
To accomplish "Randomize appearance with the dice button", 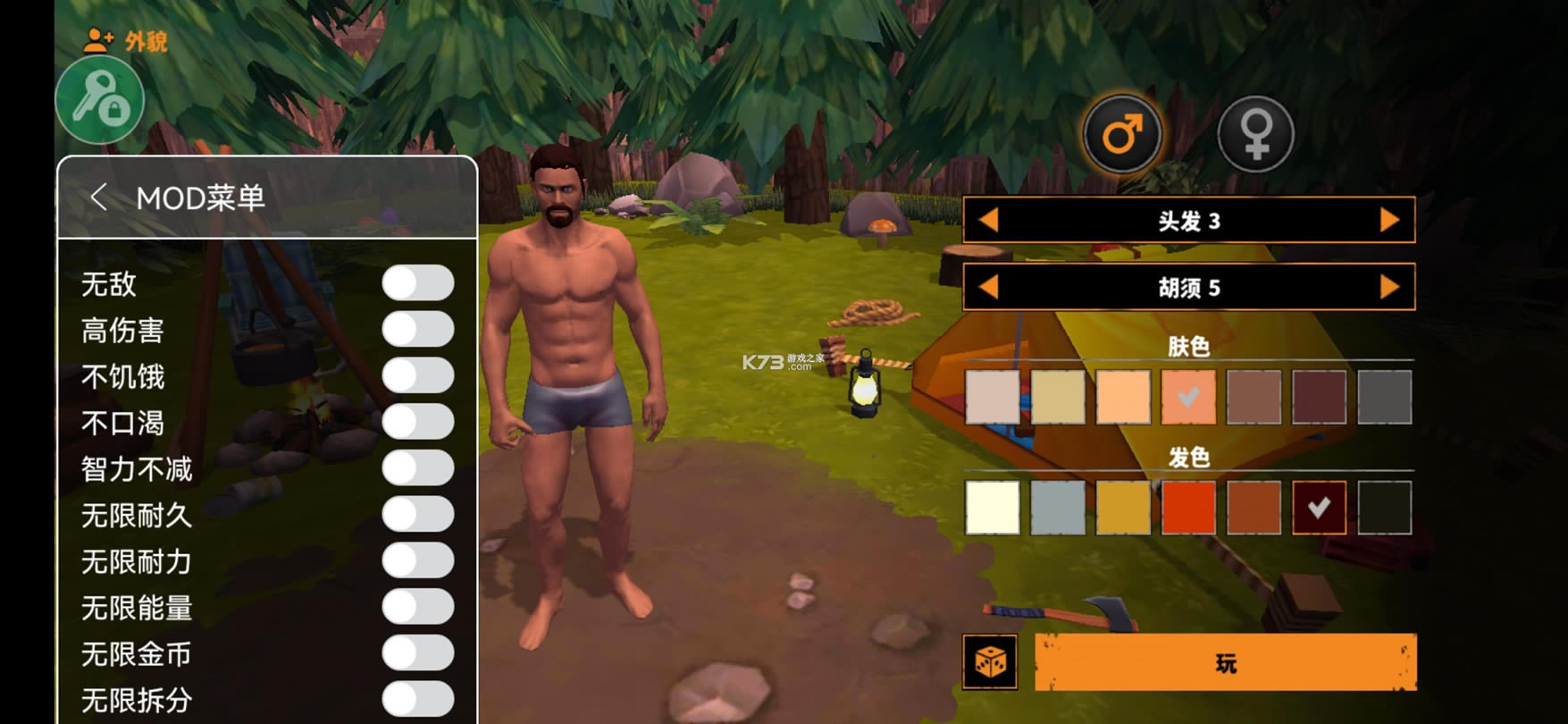I will coord(990,662).
